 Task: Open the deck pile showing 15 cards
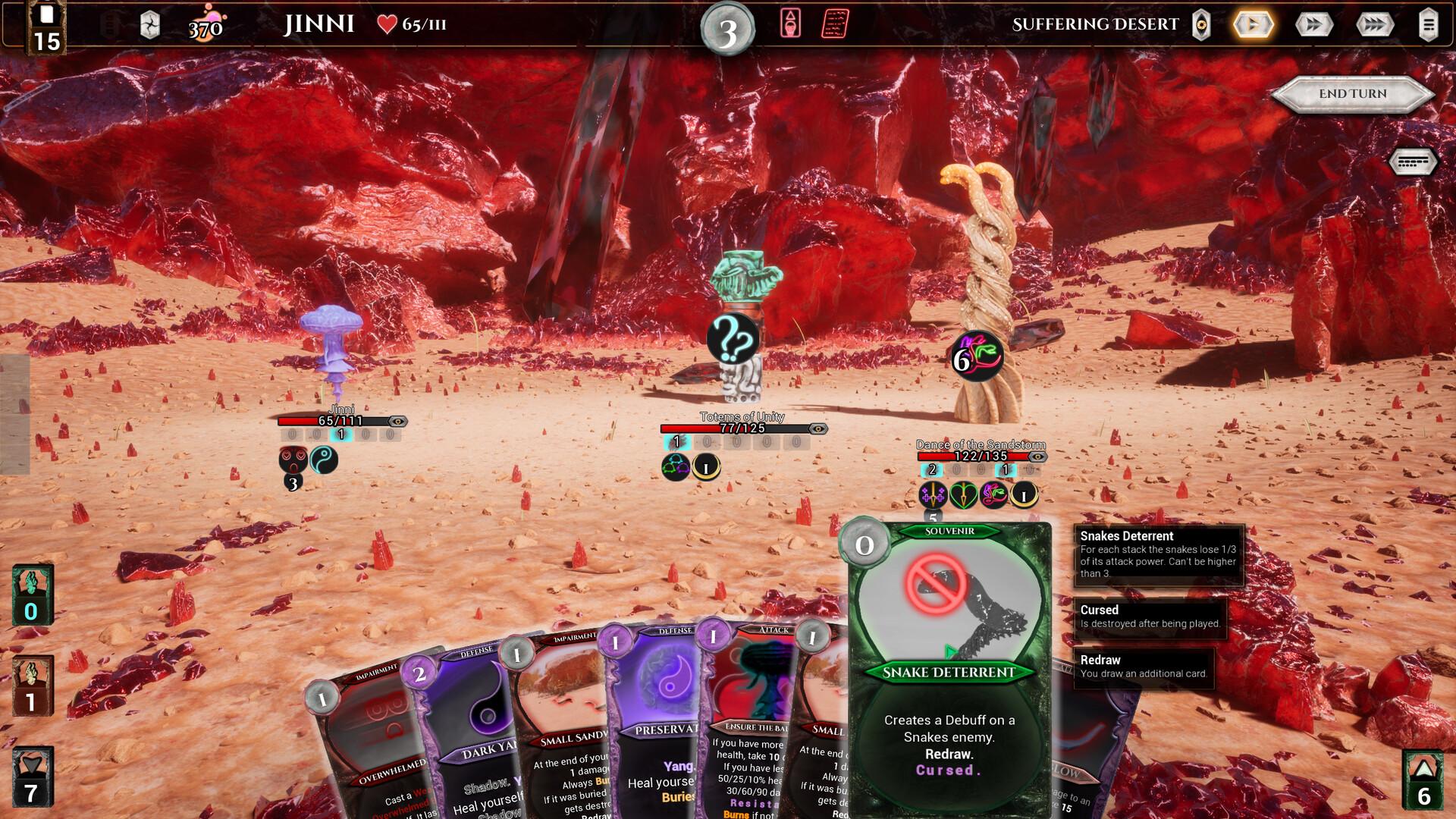click(46, 30)
